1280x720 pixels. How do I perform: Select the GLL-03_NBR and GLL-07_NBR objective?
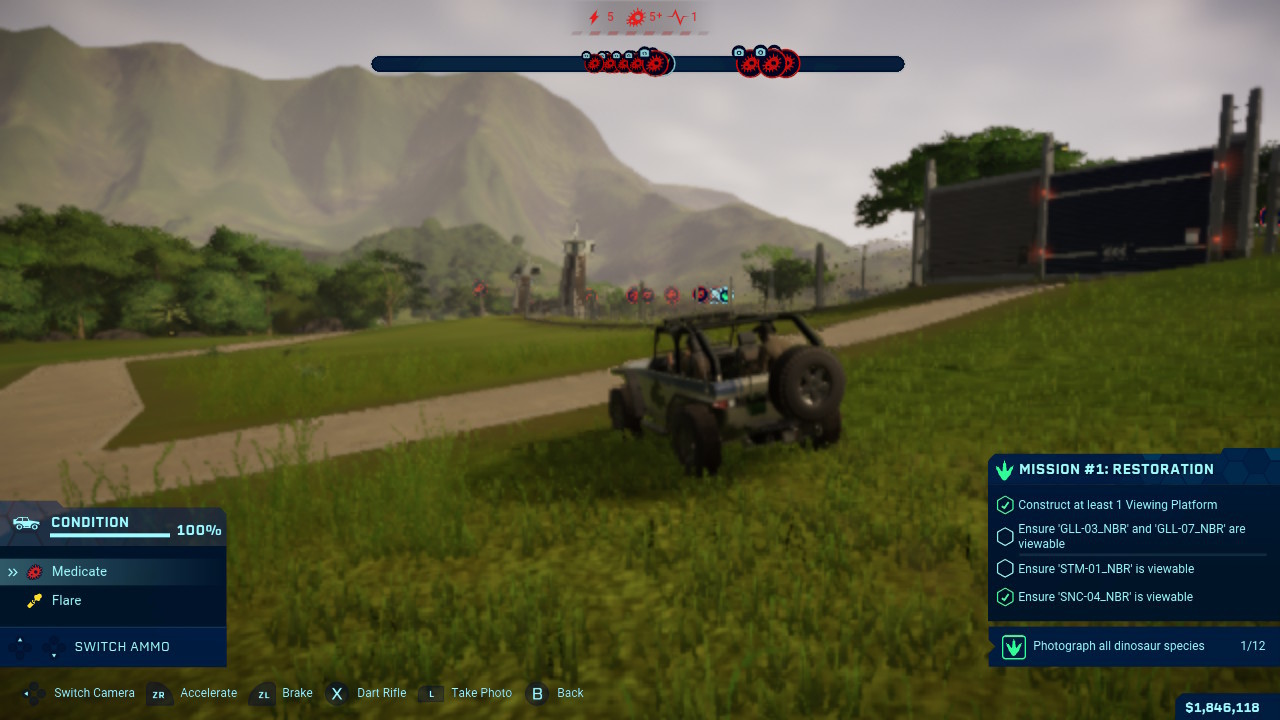pos(1131,536)
